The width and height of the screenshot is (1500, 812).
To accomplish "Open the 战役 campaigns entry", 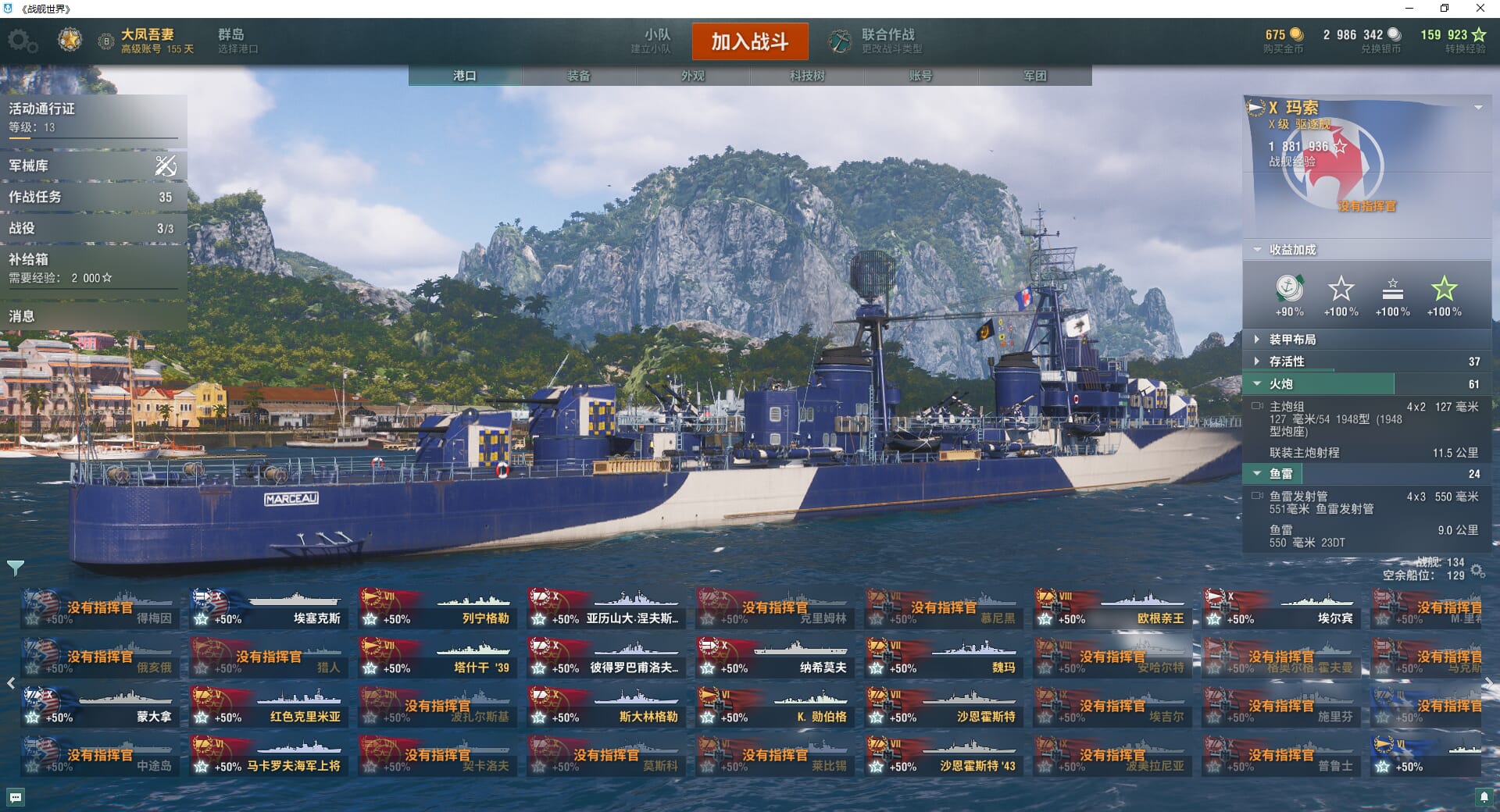I will 92,228.
